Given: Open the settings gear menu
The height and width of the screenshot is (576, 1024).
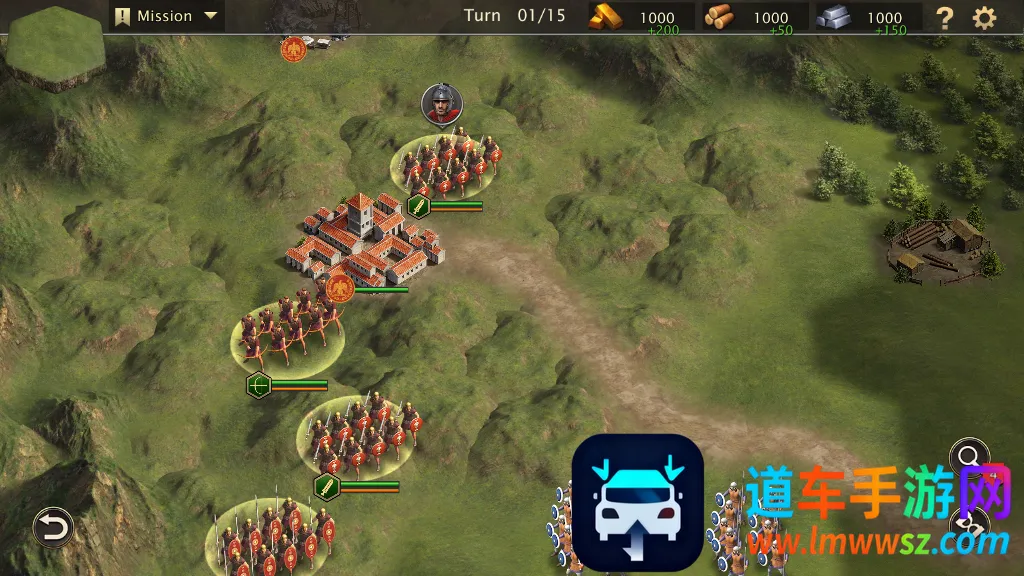Looking at the screenshot, I should click(985, 17).
